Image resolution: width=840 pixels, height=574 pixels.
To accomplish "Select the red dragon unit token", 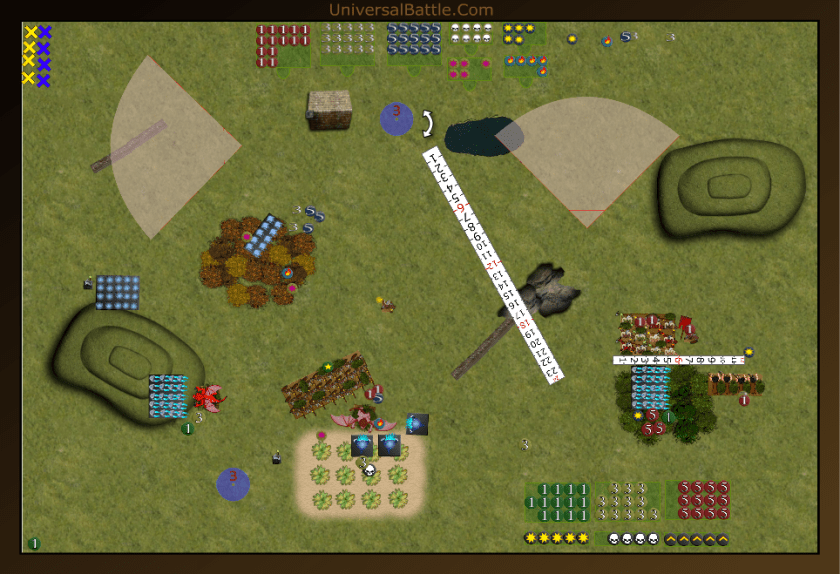I will pos(209,398).
